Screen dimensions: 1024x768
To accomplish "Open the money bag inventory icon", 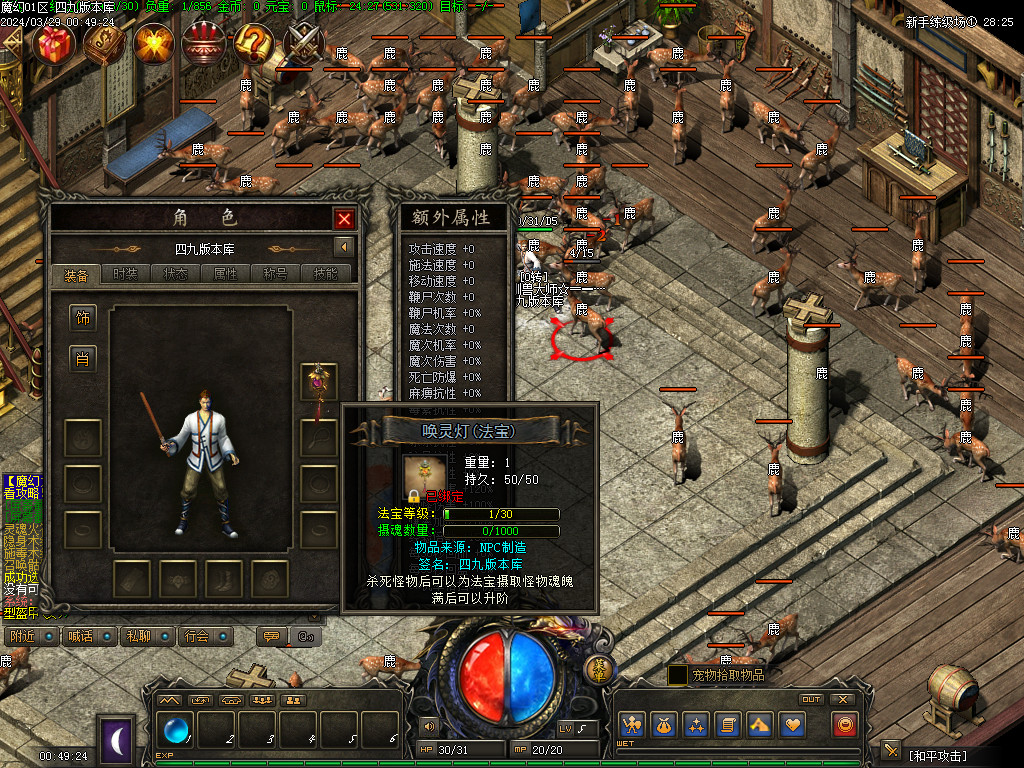I will pos(662,724).
